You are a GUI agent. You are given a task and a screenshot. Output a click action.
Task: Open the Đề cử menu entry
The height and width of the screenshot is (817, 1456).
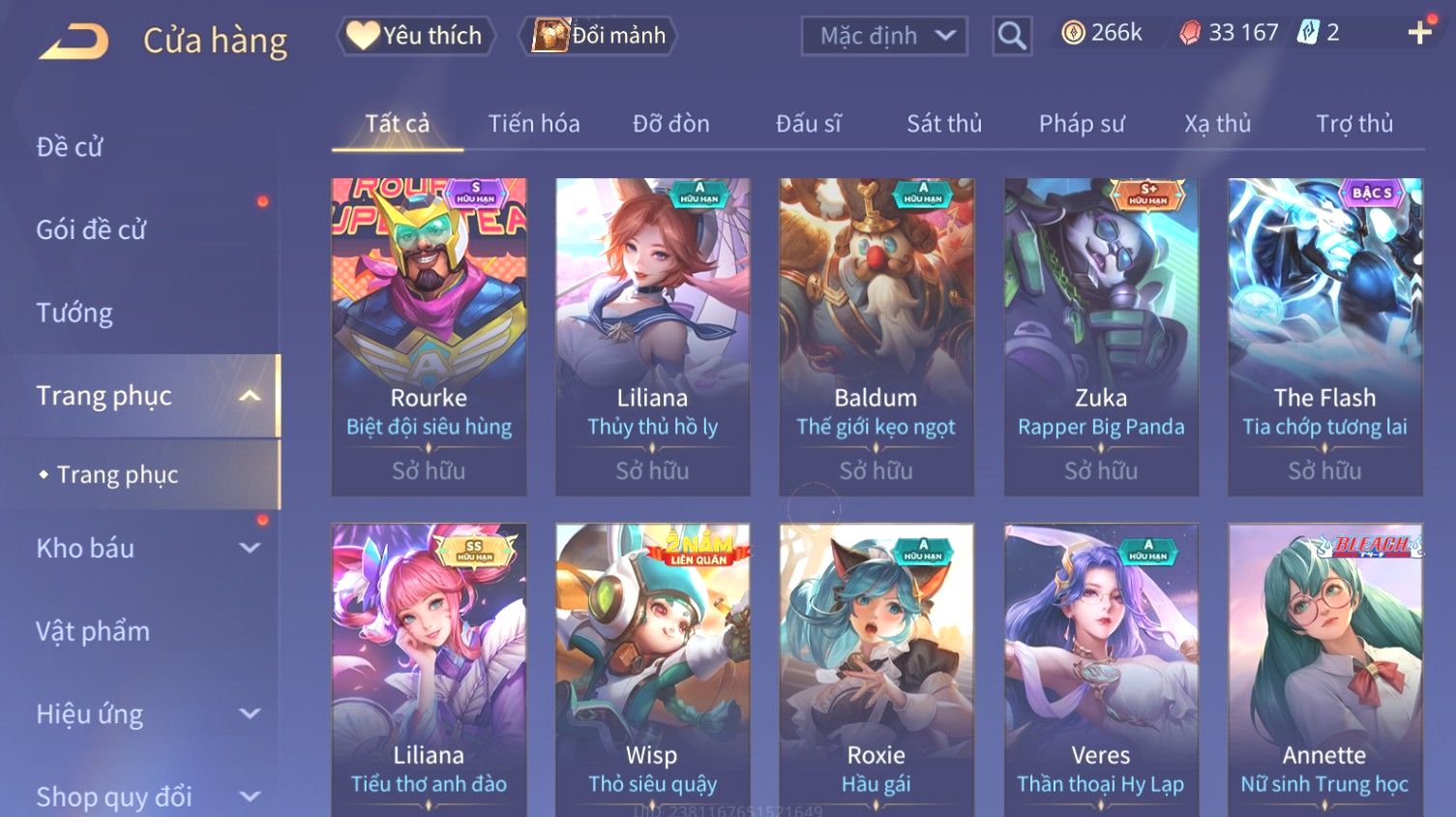(70, 147)
